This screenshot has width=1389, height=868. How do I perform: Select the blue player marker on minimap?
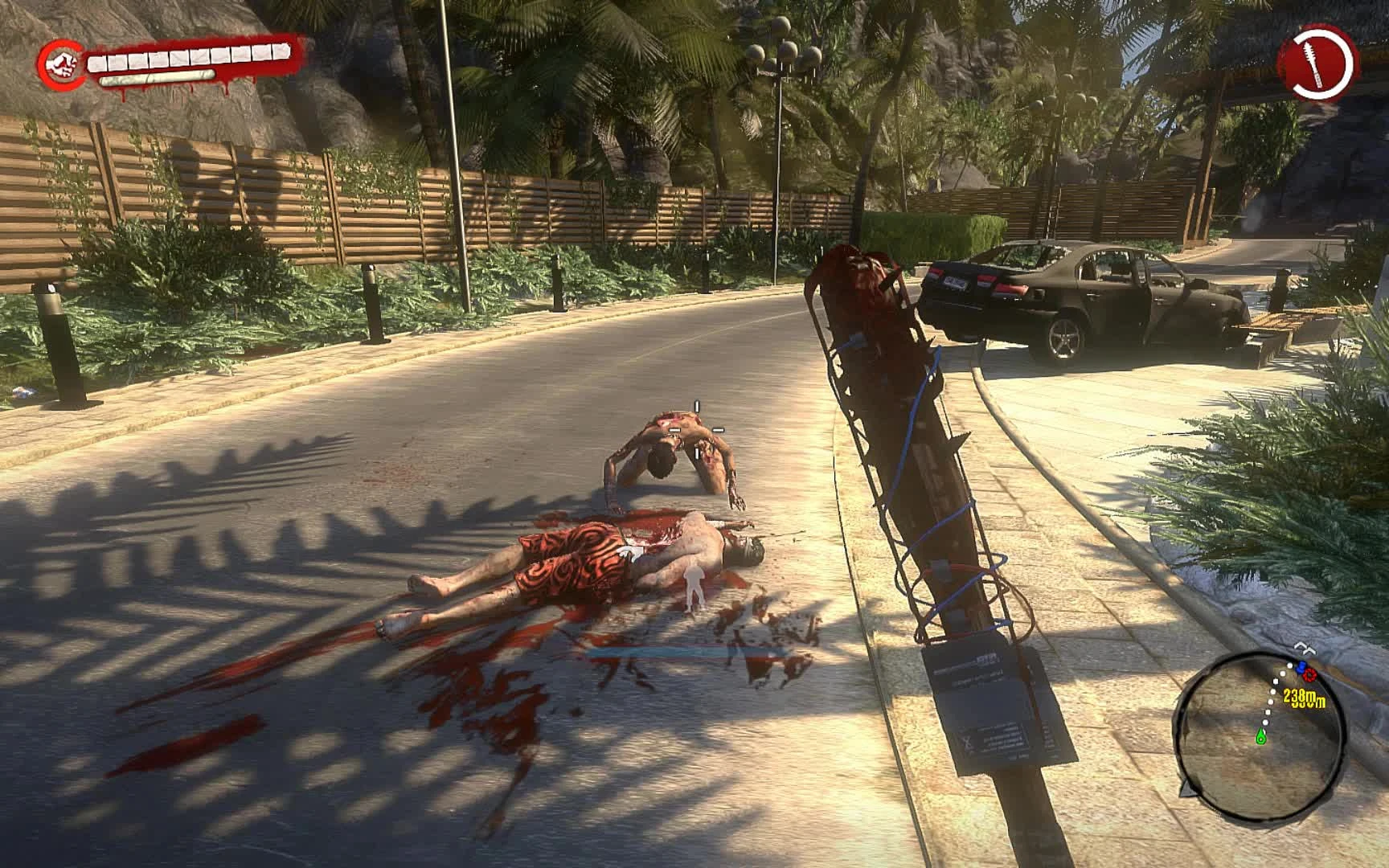click(x=1301, y=666)
